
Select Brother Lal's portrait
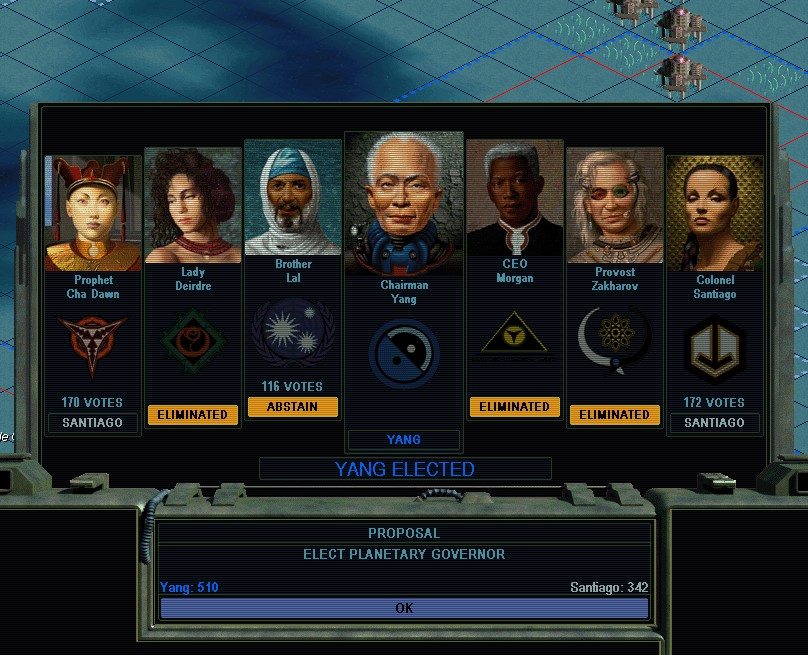click(293, 197)
